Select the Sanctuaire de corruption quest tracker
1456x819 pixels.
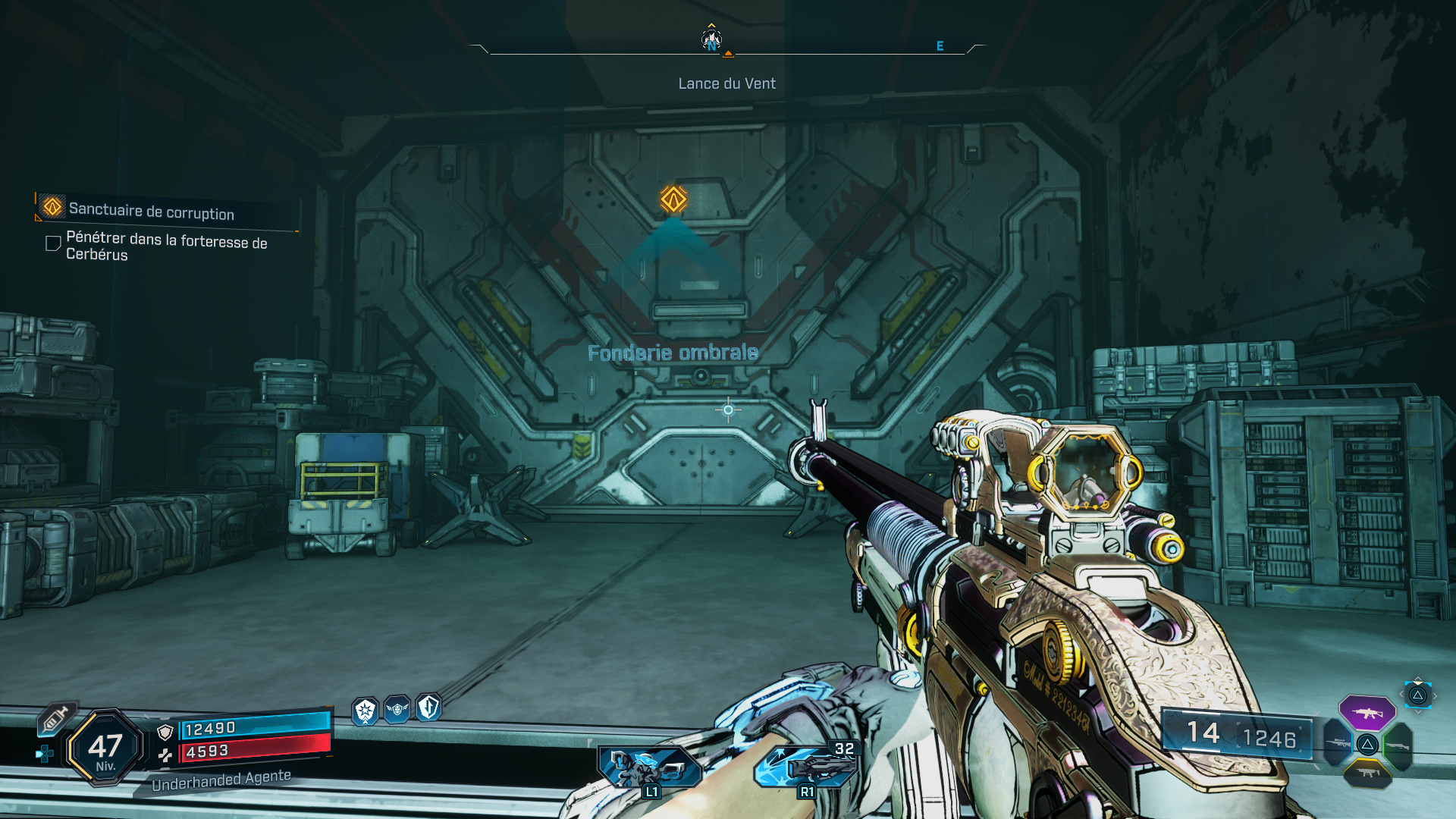click(x=152, y=210)
